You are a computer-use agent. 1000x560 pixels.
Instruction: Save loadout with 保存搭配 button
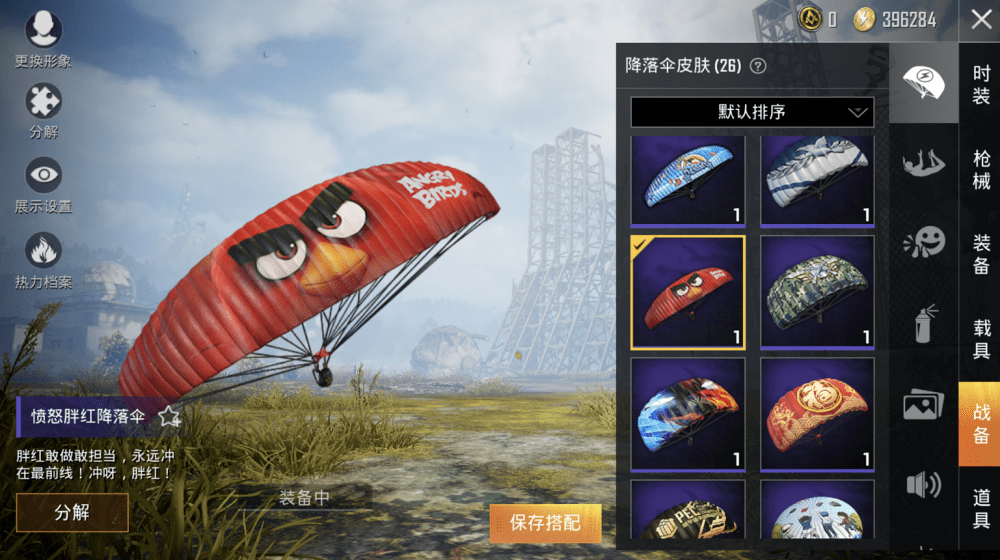pyautogui.click(x=545, y=522)
